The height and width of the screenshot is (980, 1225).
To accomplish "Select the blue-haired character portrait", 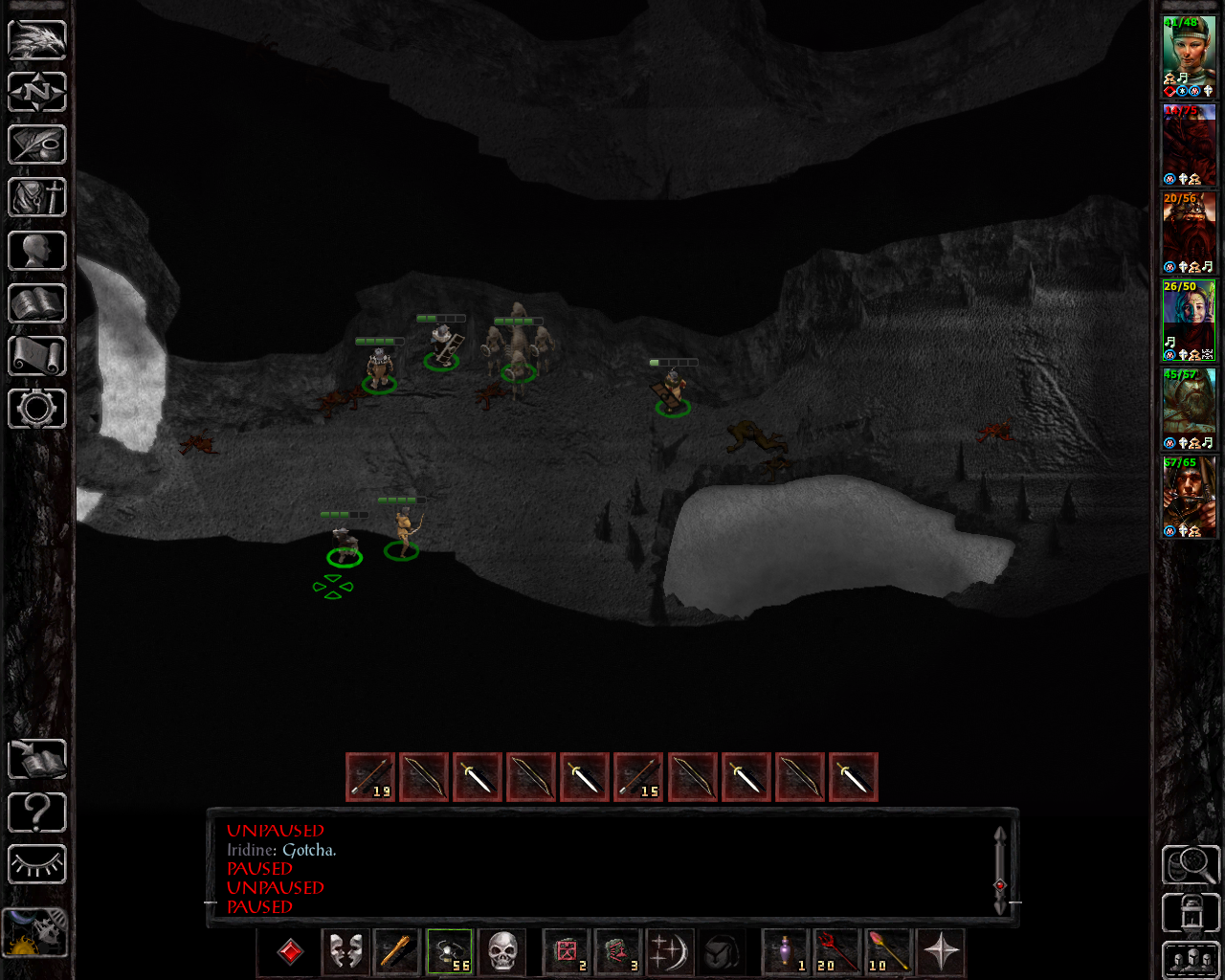I will tap(1189, 320).
